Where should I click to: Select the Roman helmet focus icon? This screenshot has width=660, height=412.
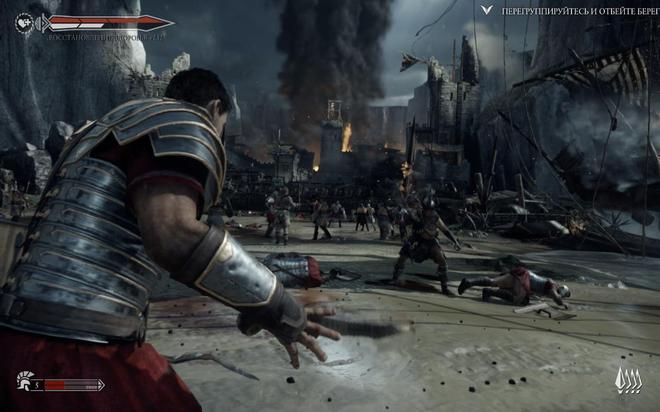click(25, 381)
